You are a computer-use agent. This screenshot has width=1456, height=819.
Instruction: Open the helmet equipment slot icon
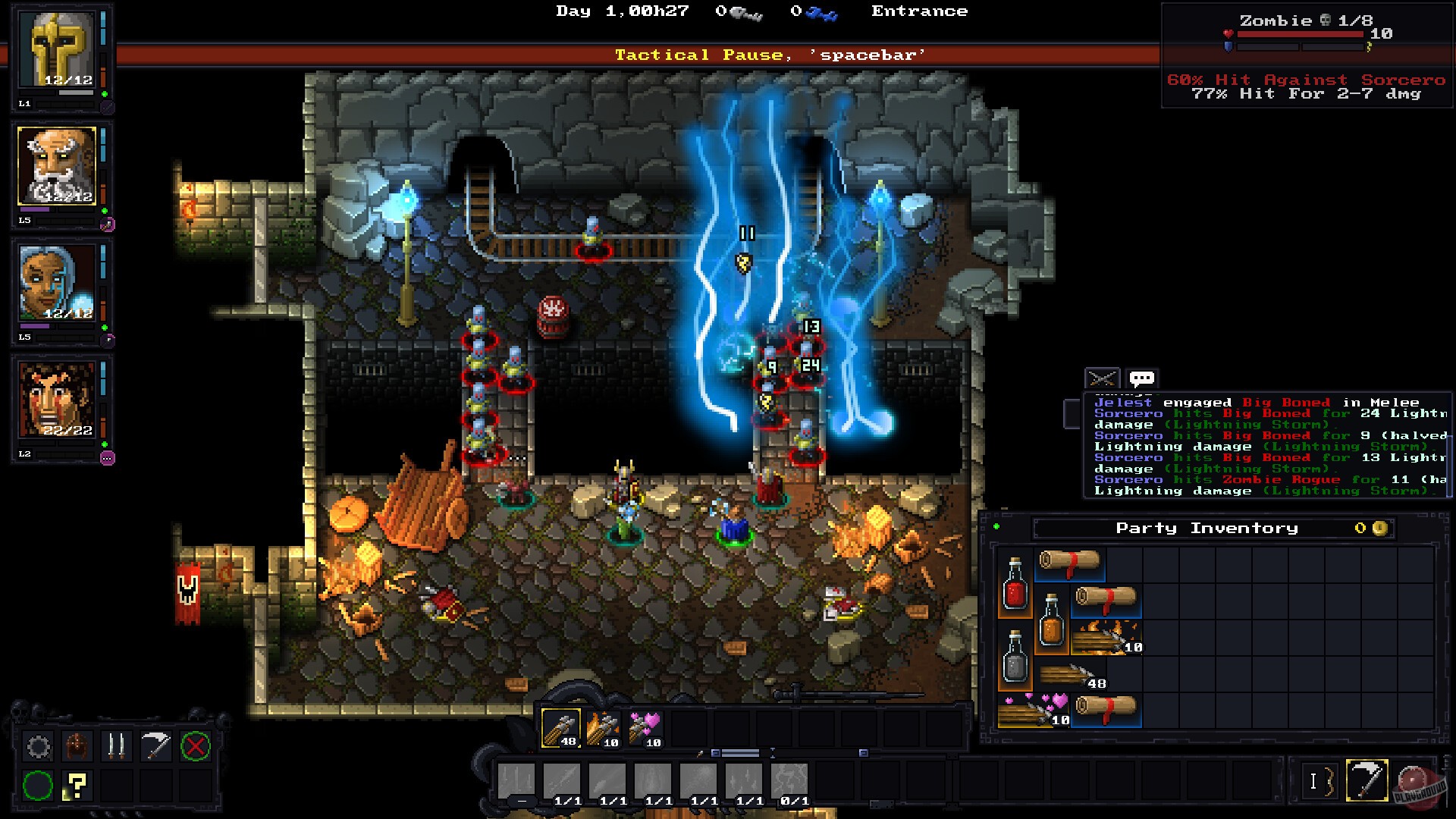[x=77, y=745]
